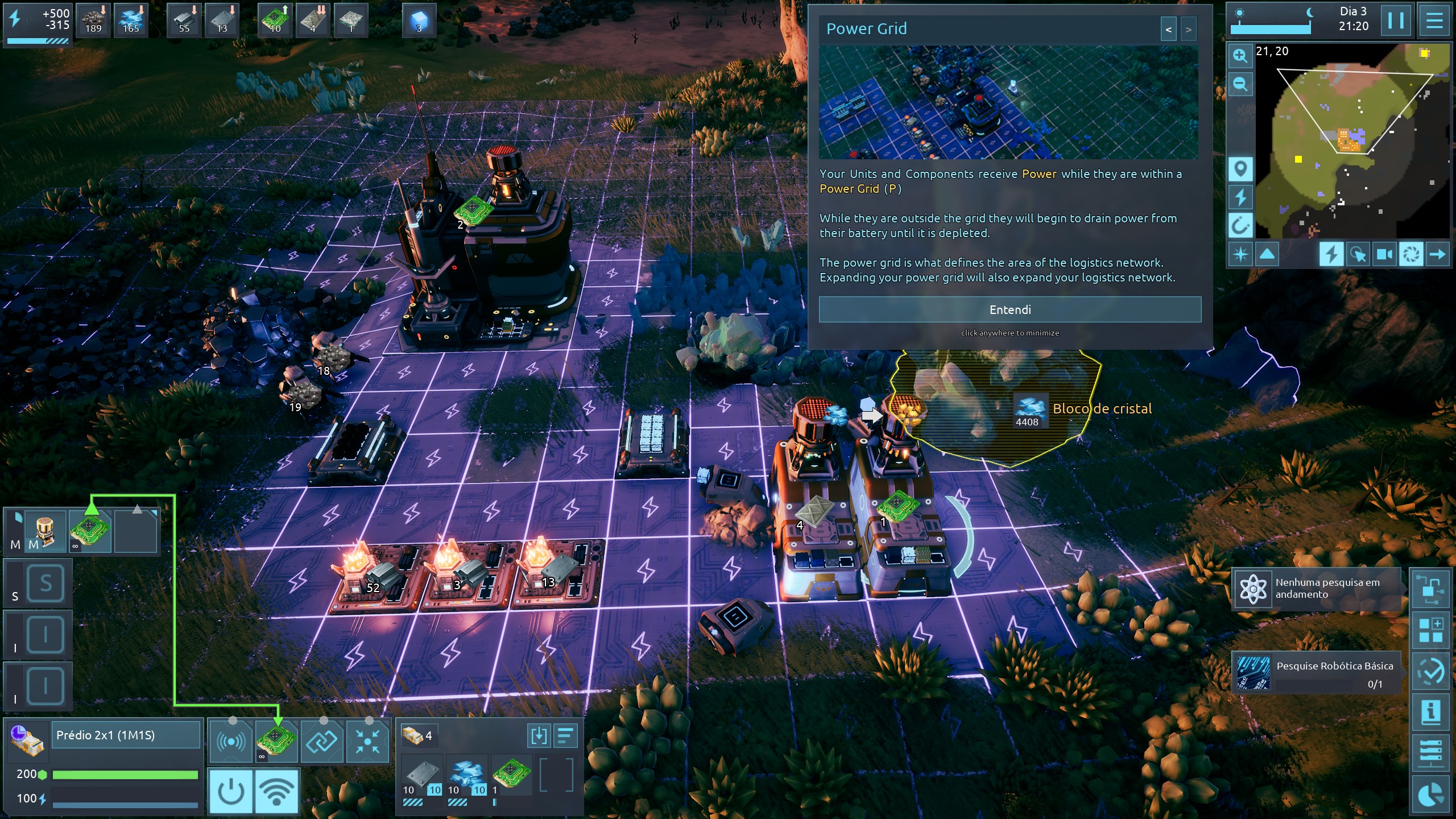Open the inventory sort list button
The image size is (1456, 819).
pyautogui.click(x=565, y=736)
